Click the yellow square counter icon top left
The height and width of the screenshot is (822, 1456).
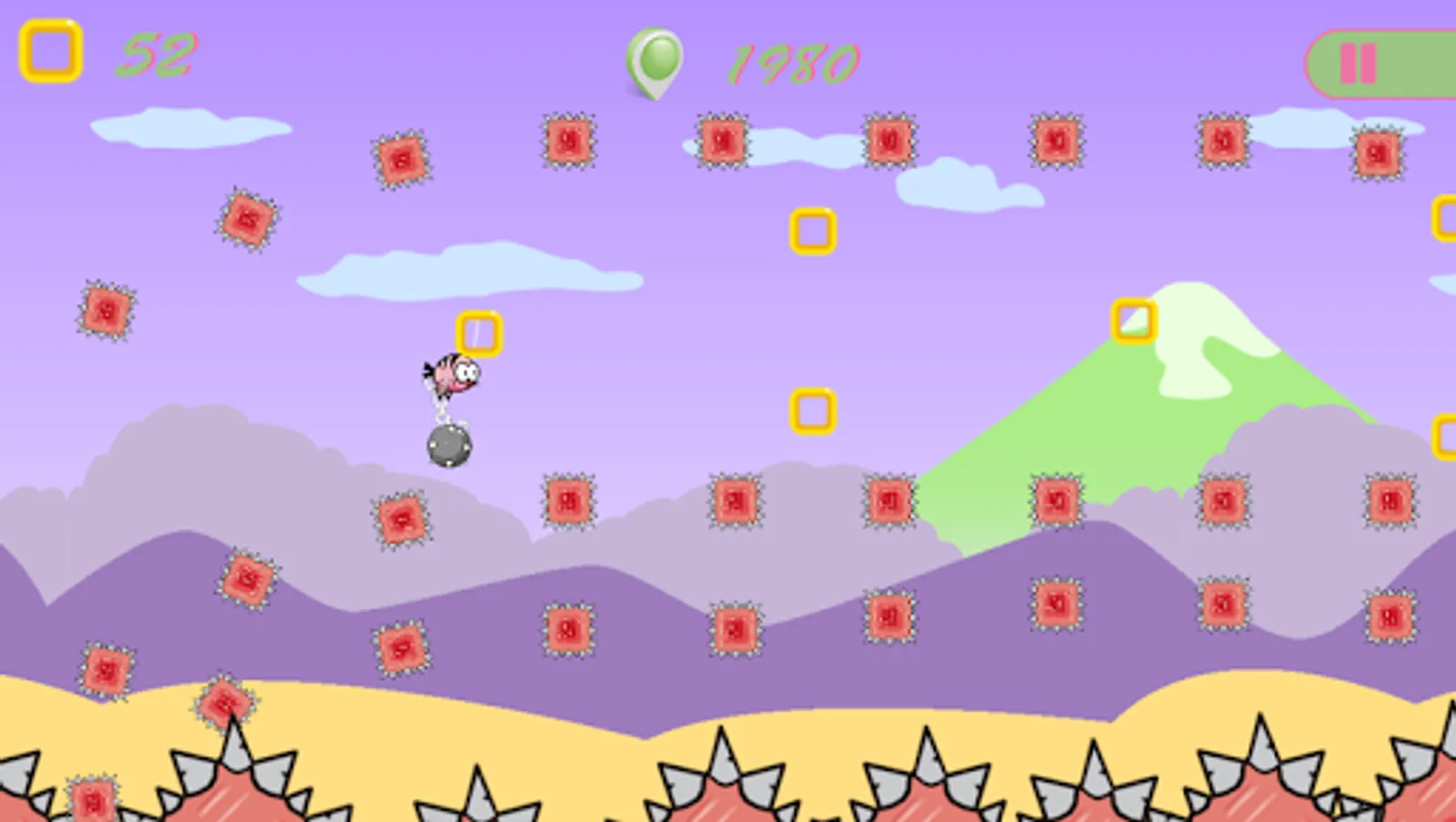click(x=50, y=50)
